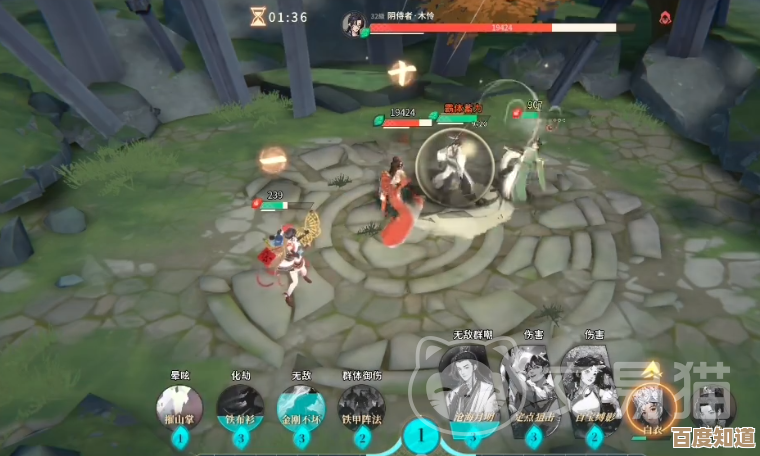Trigger the 金刚不坏 invincibility skill
Viewport: 760px width, 456px height.
(301, 406)
